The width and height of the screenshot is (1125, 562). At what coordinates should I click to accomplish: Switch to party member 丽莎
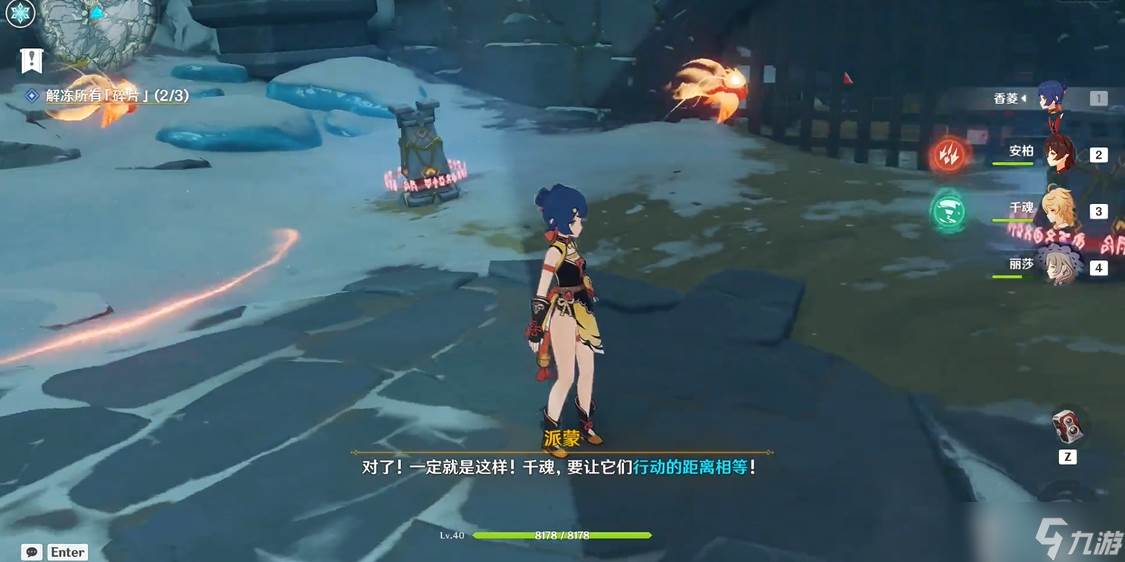[x=1057, y=267]
